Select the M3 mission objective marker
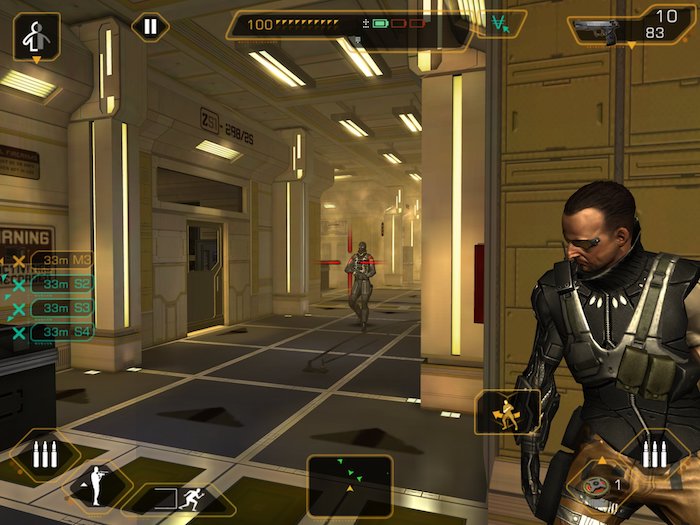 (x=62, y=261)
